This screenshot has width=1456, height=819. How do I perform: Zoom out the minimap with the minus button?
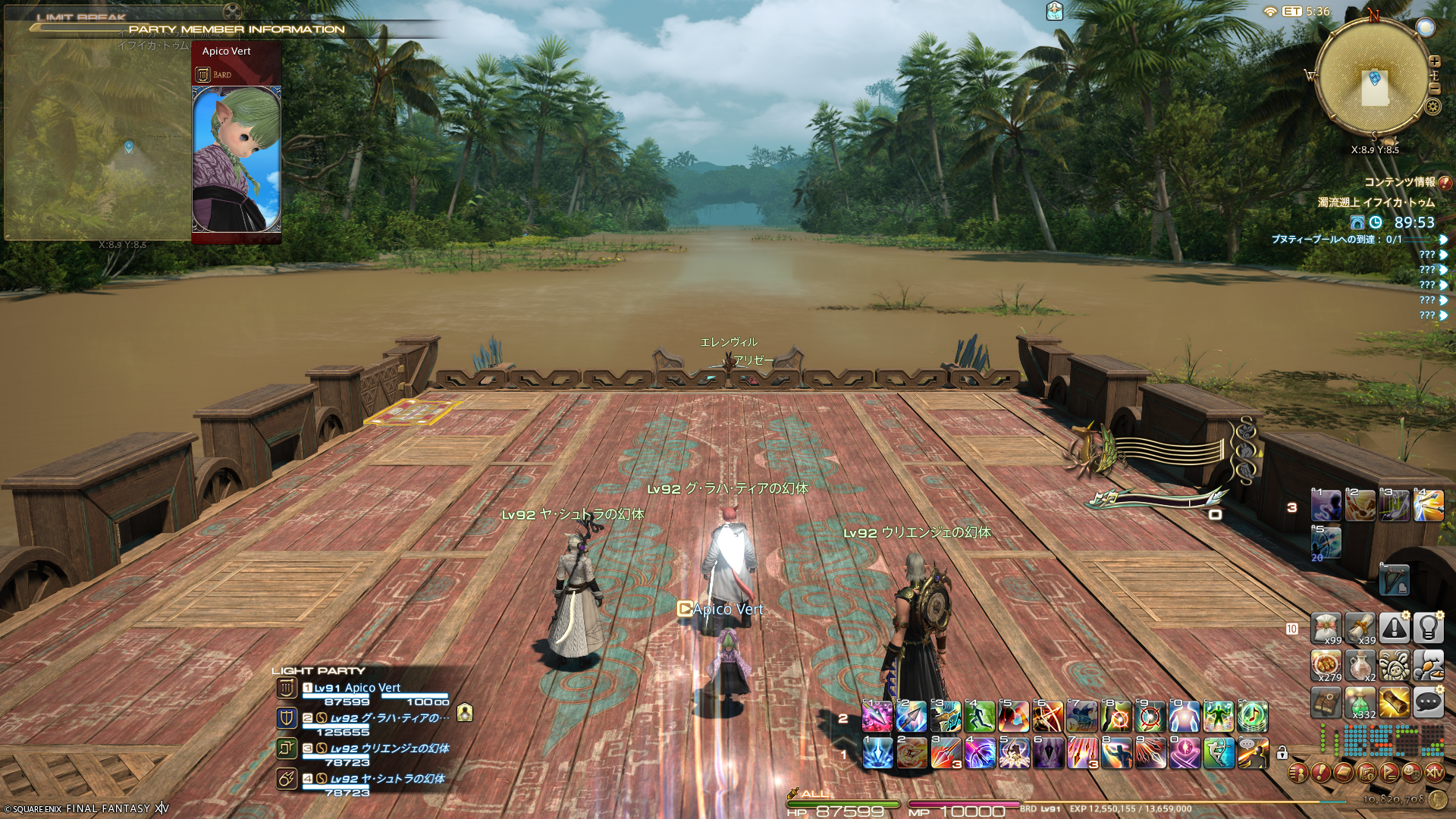pos(1434,88)
